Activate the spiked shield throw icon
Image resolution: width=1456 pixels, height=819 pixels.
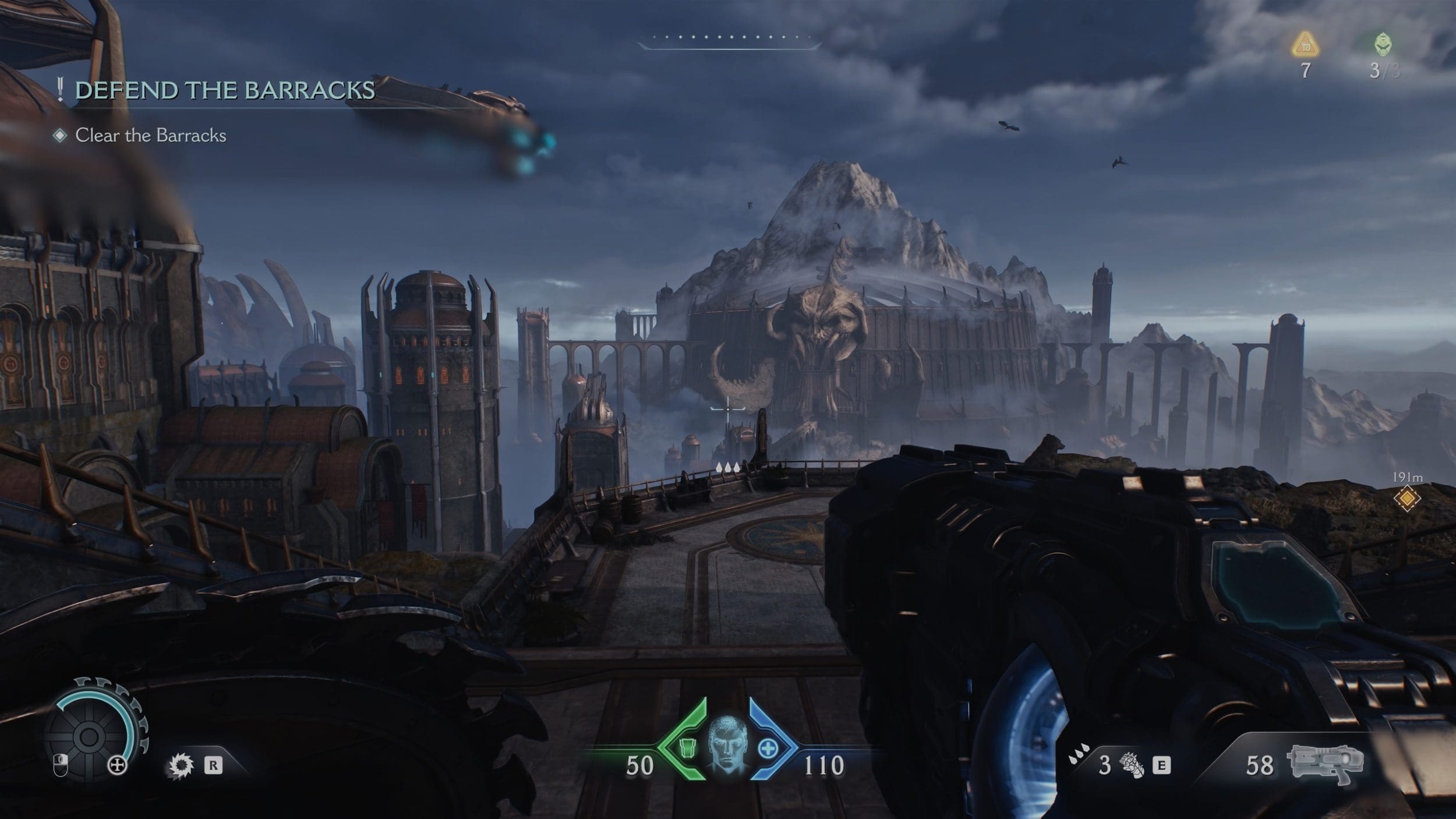[x=181, y=765]
